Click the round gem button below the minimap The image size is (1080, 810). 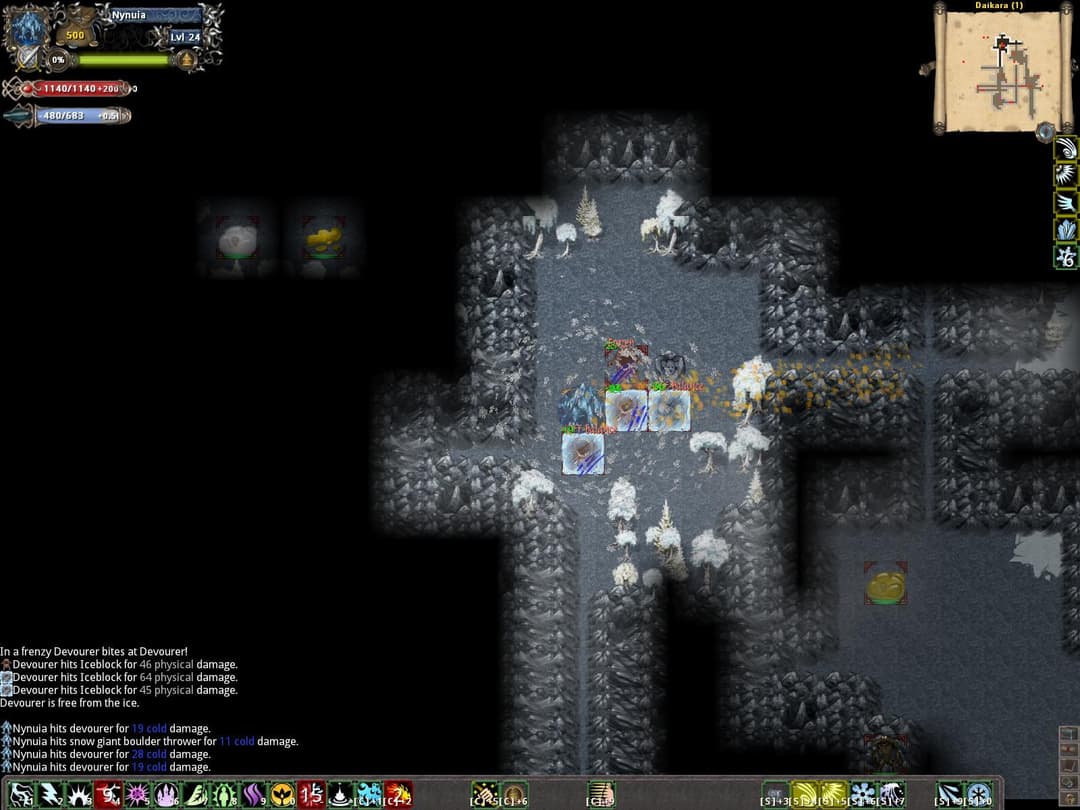click(1045, 131)
